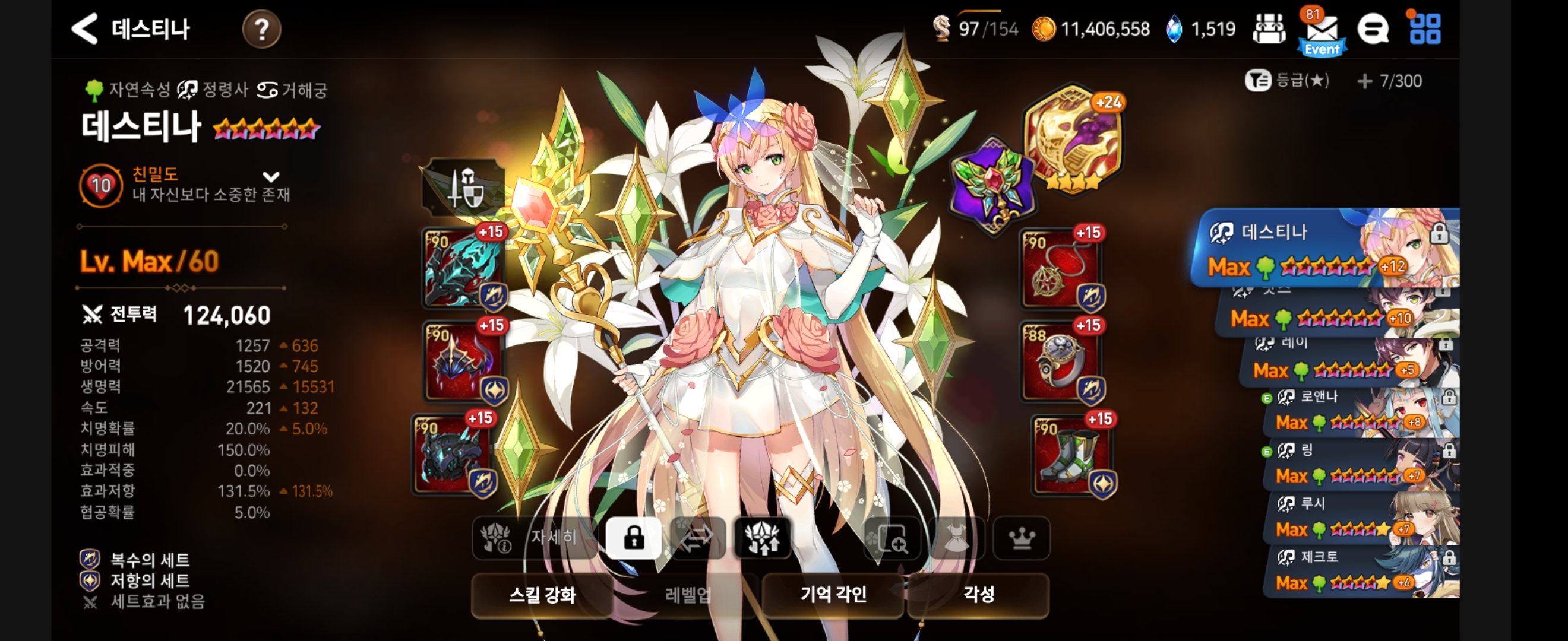Open the 자세히 detailed stats view
Viewport: 1568px width, 641px height.
(533, 538)
